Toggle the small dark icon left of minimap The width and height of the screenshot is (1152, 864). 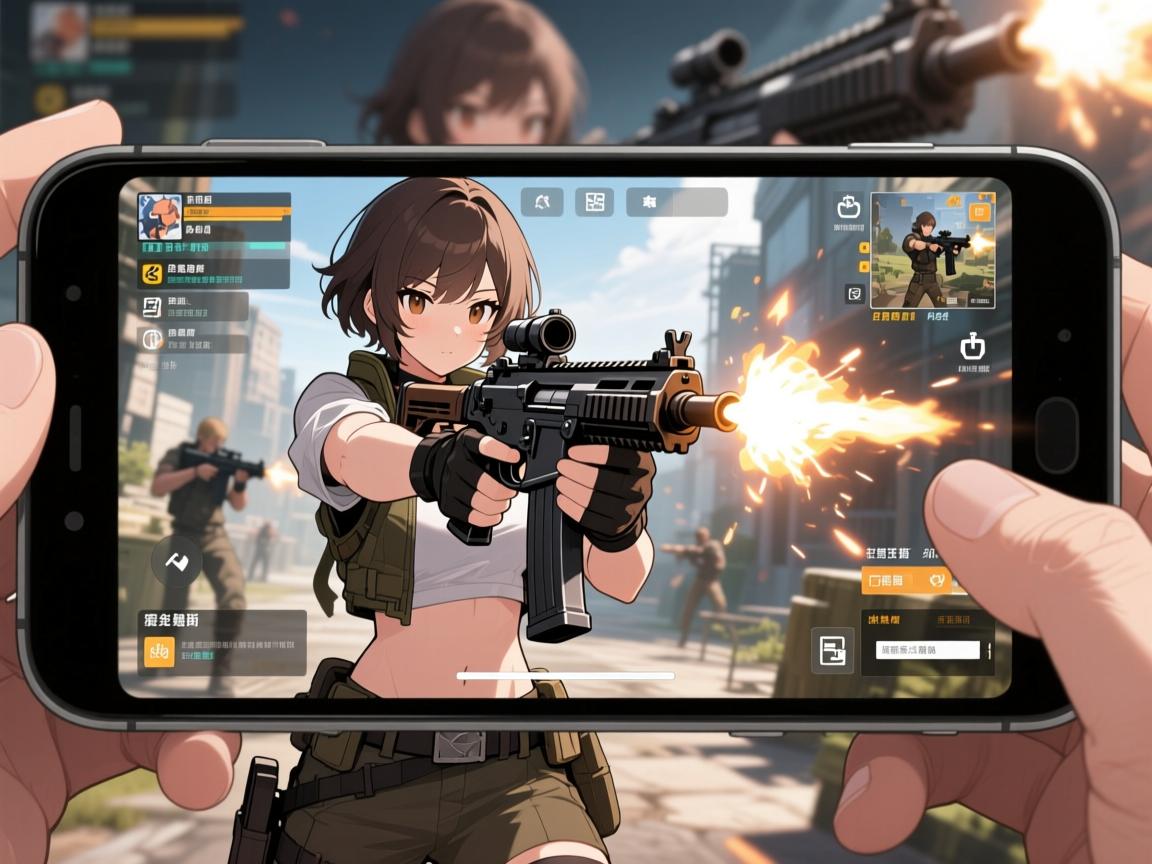coord(854,293)
